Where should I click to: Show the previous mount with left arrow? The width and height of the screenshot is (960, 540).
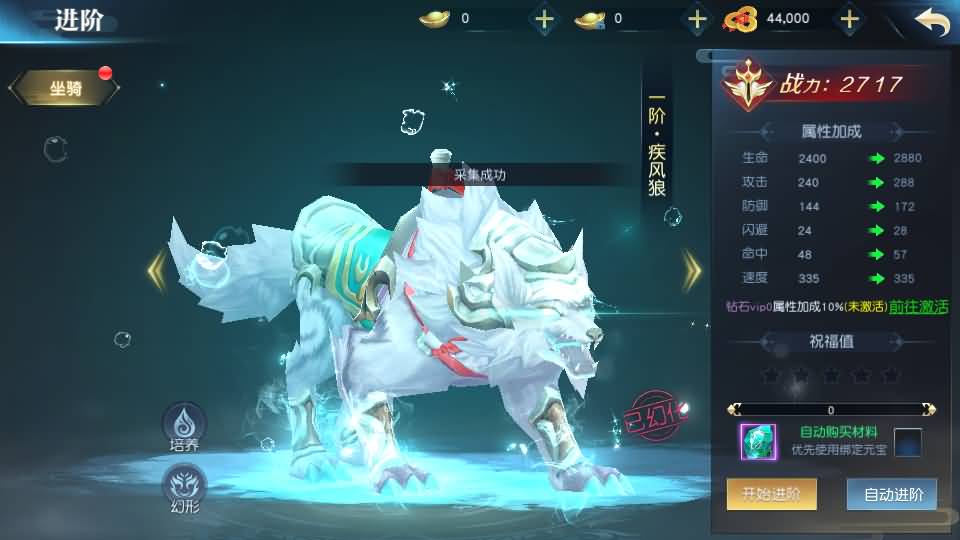tap(157, 269)
